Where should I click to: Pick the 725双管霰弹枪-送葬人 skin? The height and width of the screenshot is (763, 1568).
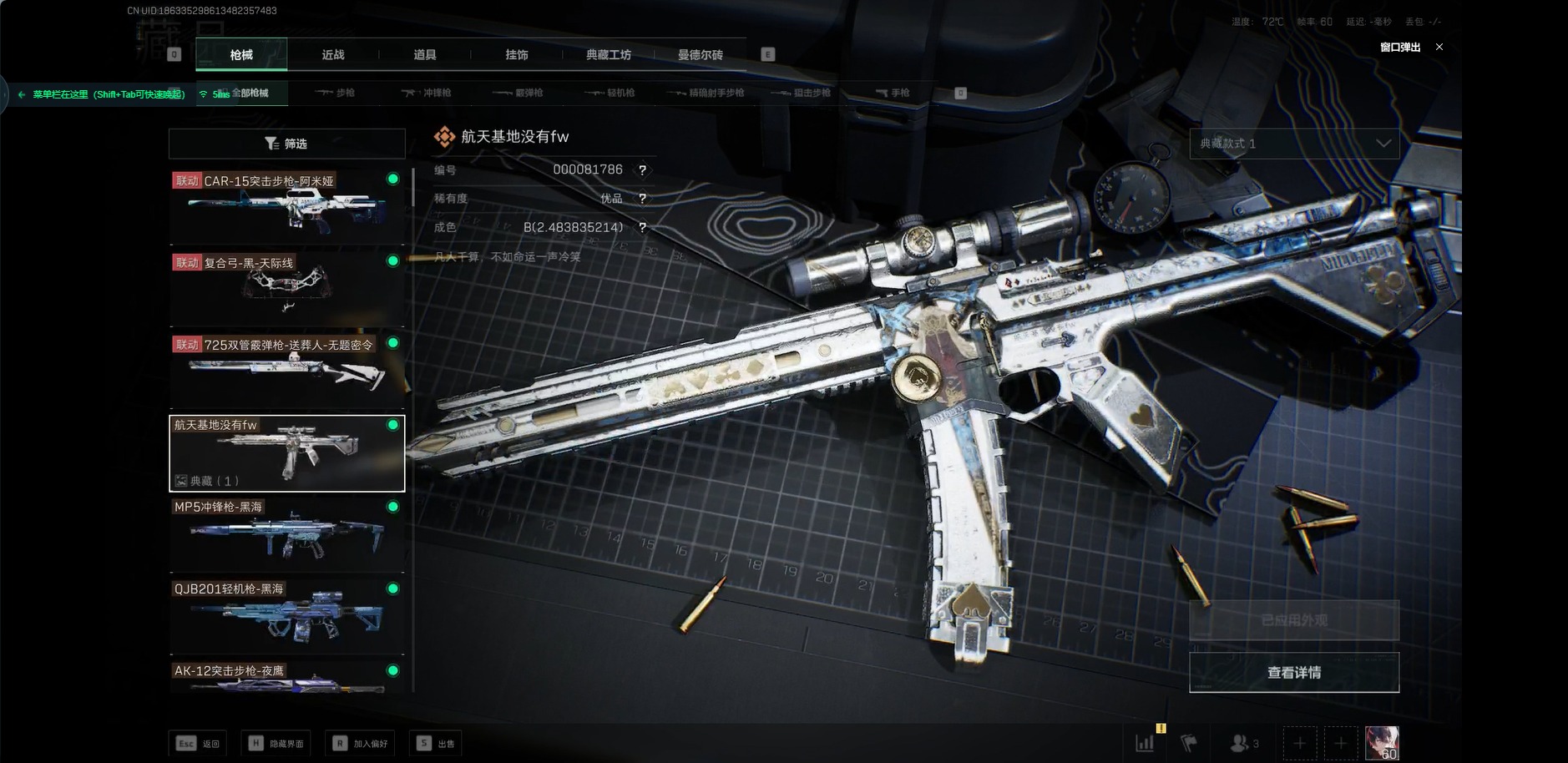point(286,371)
